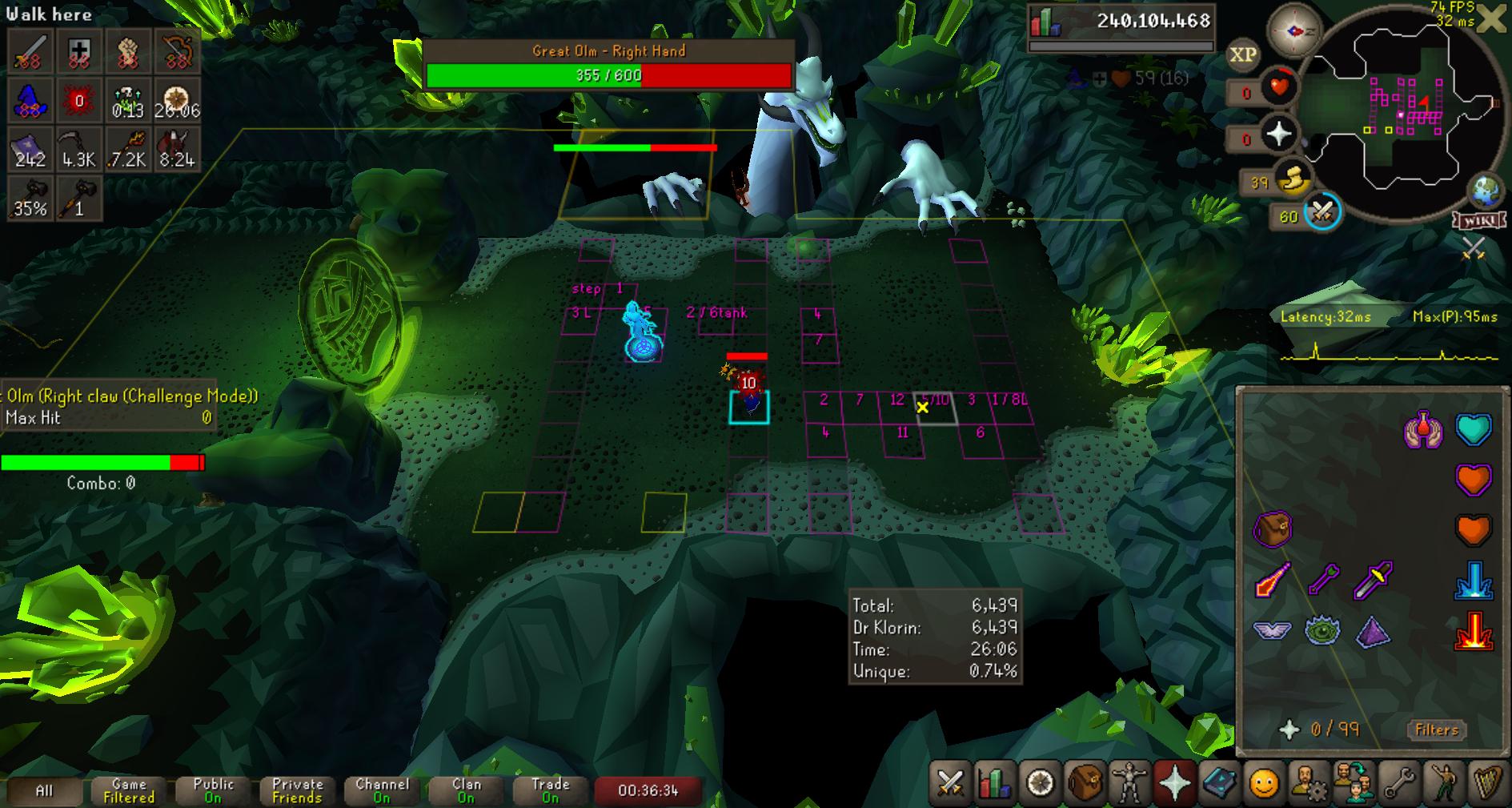Open the world map globe
This screenshot has width=1512, height=808.
pos(1486,191)
